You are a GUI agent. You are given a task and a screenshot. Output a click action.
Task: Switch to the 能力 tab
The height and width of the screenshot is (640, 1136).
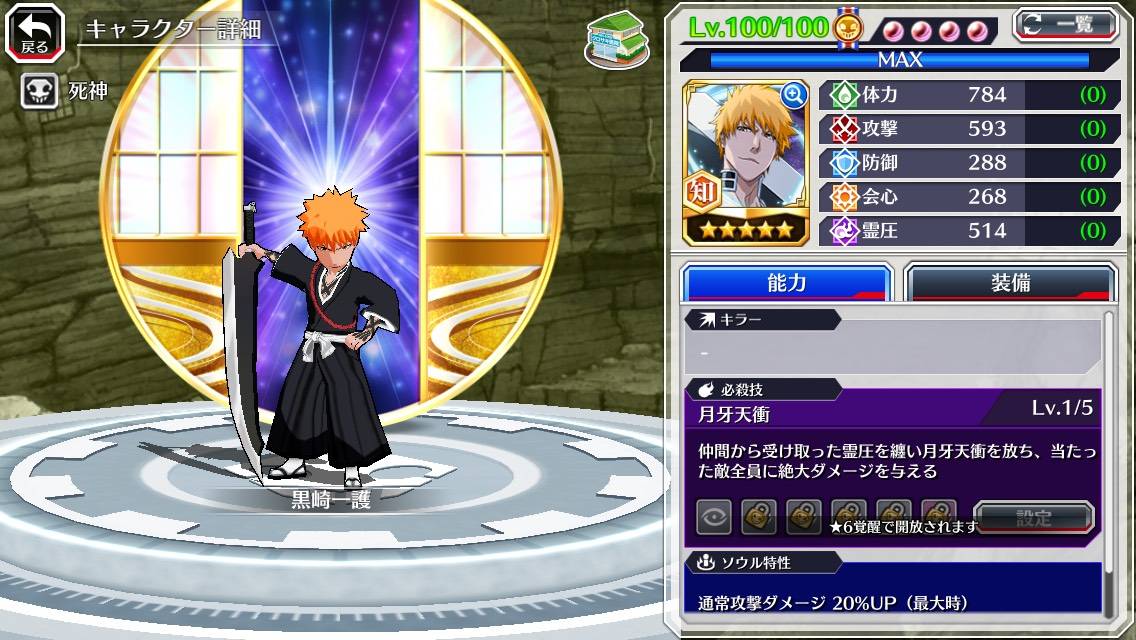point(786,283)
